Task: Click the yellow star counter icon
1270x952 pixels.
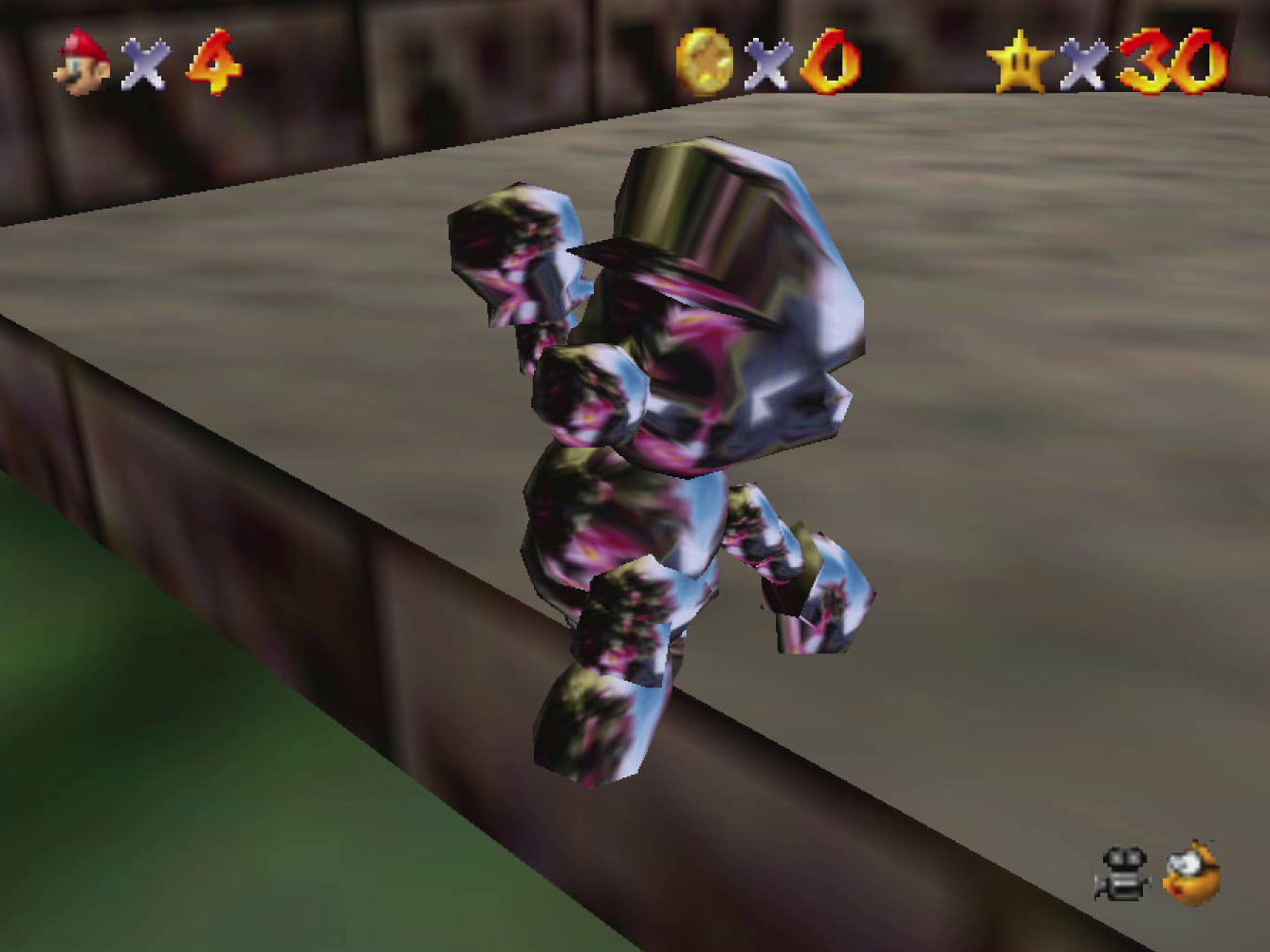Action: [x=1020, y=62]
